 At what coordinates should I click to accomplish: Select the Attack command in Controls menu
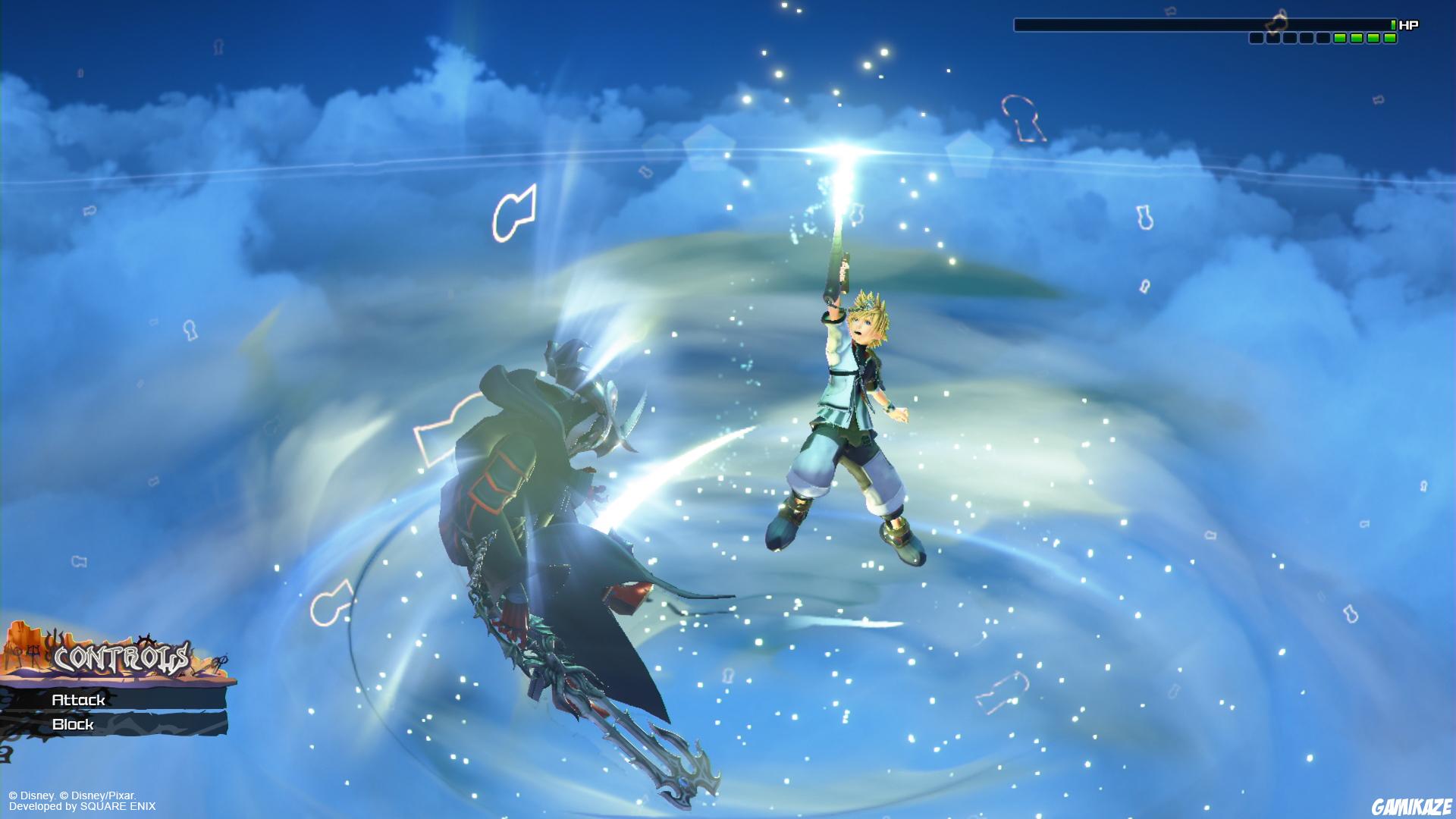tap(80, 701)
